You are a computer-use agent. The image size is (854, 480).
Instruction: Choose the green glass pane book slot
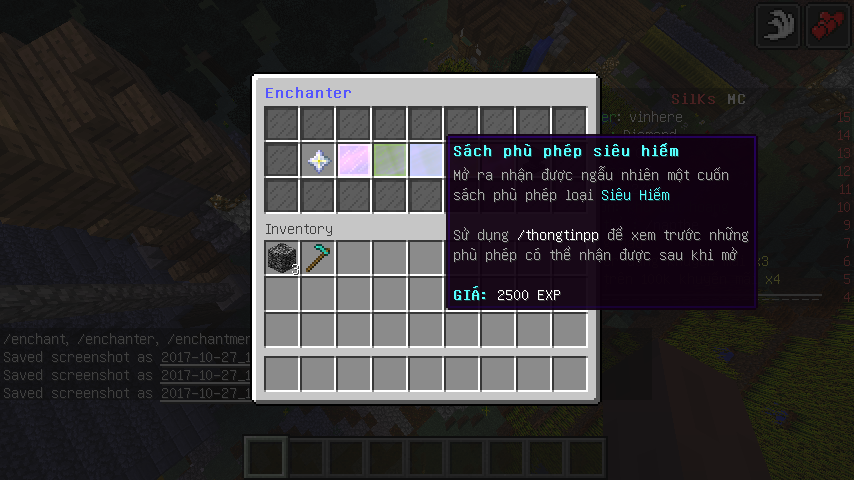coord(390,160)
